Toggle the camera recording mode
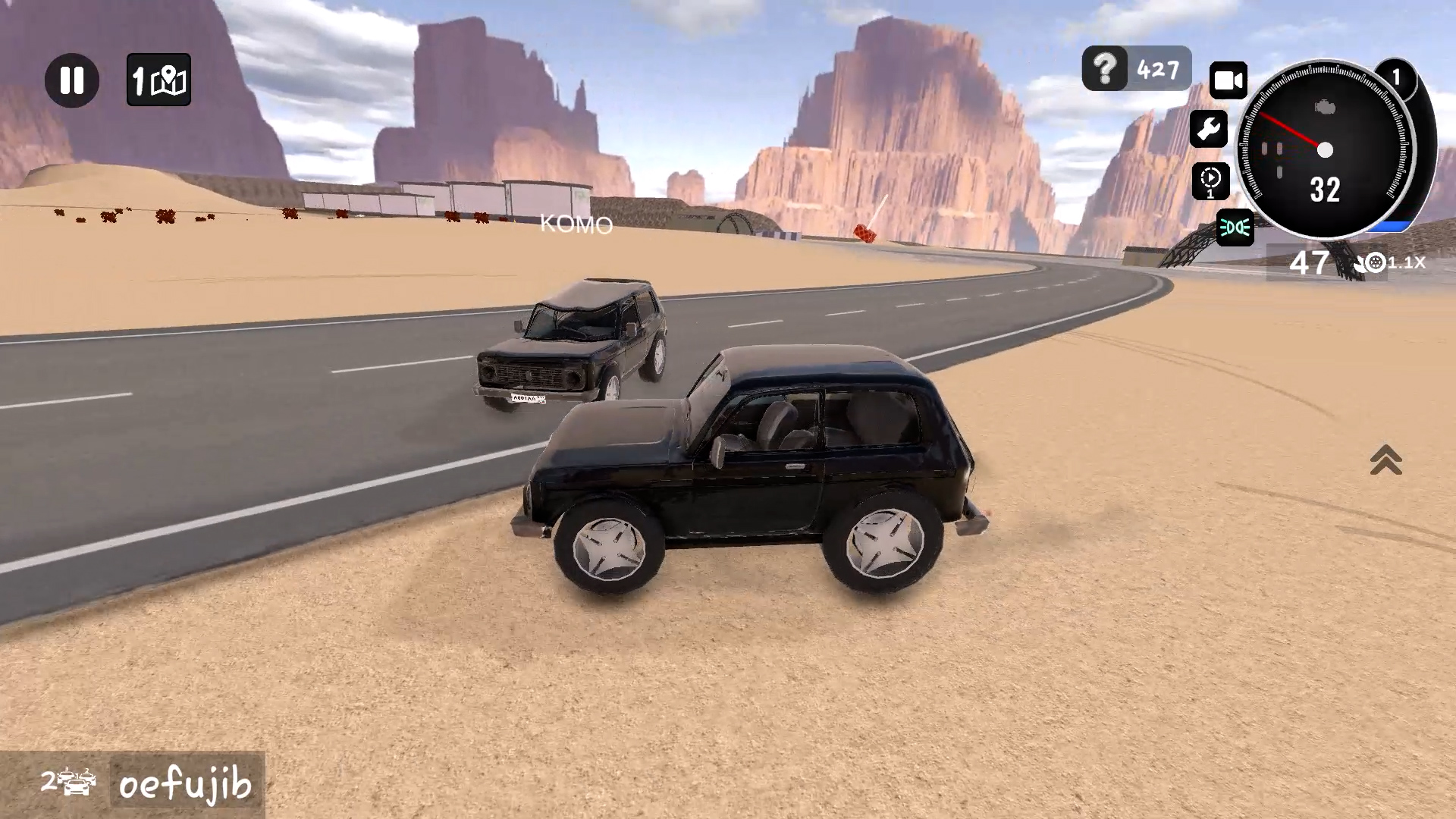The width and height of the screenshot is (1456, 819). coord(1228,80)
